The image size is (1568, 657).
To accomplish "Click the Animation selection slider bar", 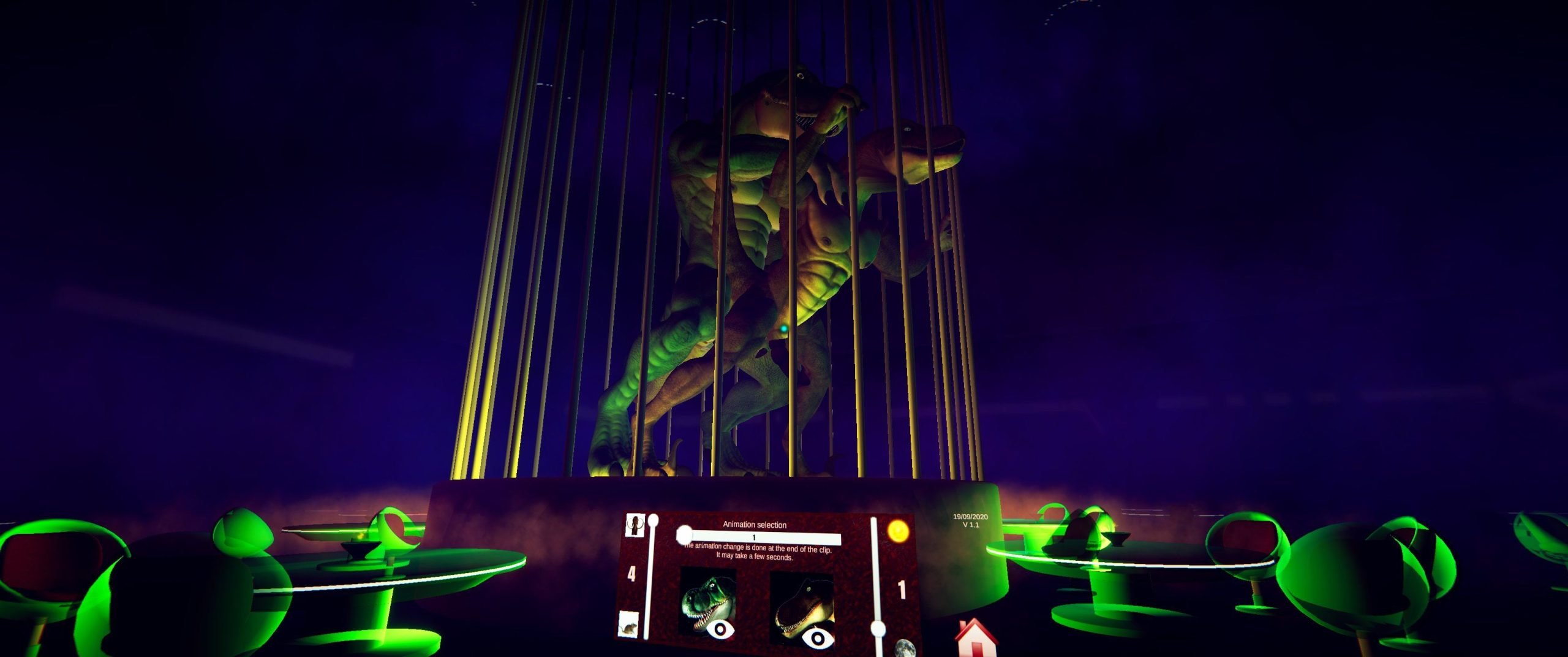I will 759,537.
